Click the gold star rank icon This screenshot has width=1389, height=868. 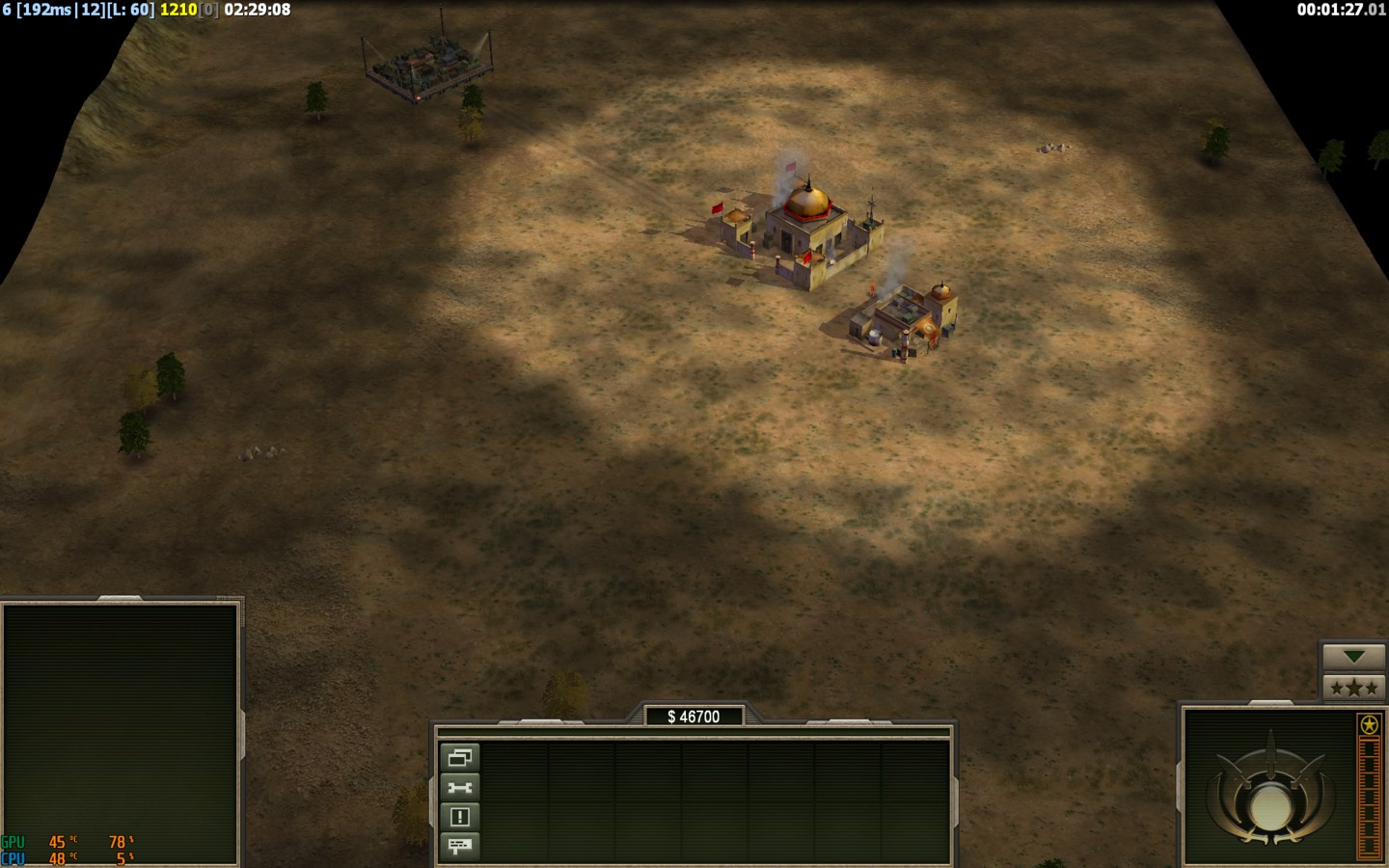[1368, 724]
